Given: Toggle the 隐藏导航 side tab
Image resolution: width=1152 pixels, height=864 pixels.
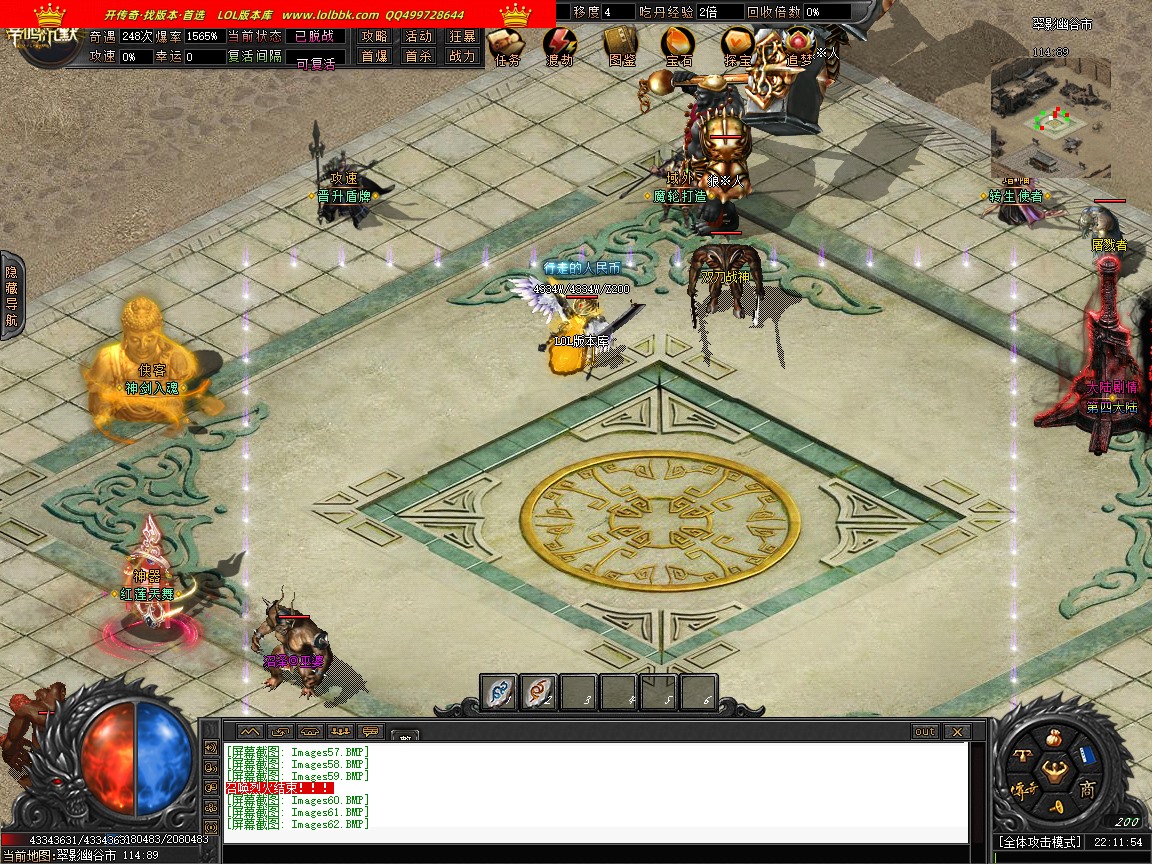Looking at the screenshot, I should click(11, 296).
